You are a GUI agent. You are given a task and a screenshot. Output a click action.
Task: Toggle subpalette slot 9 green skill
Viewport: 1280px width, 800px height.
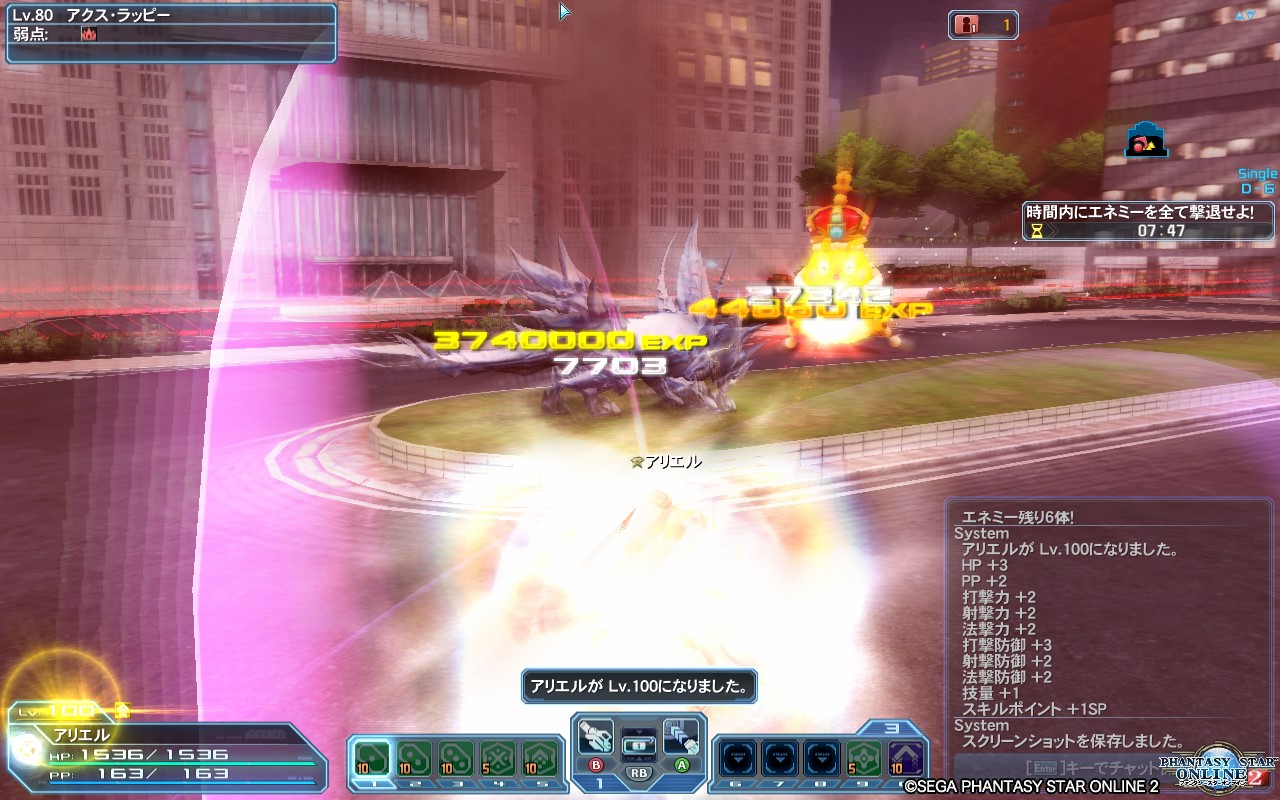click(864, 758)
